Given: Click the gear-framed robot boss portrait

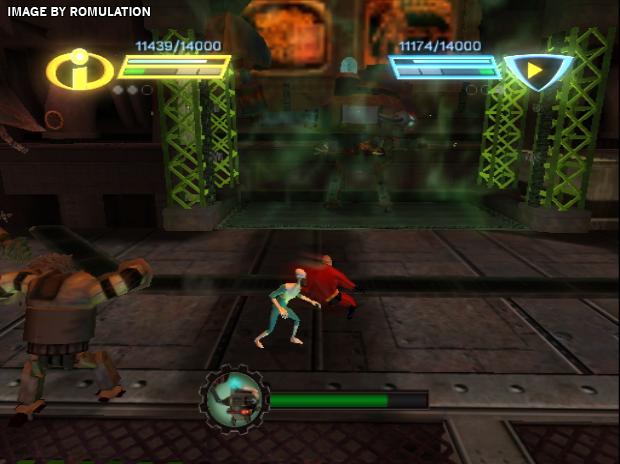Looking at the screenshot, I should coord(233,400).
